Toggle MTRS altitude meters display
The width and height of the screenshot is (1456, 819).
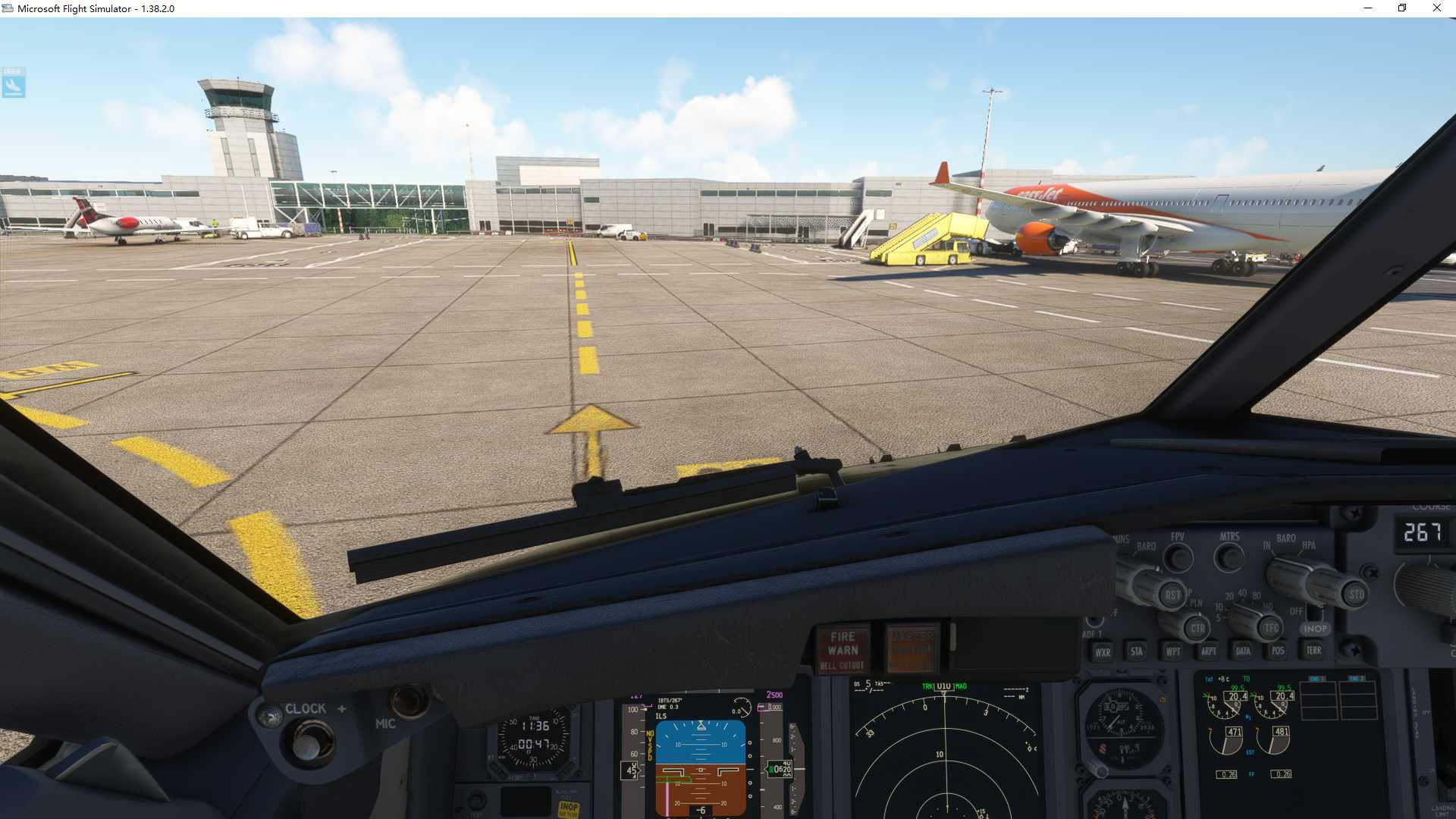[x=1228, y=556]
